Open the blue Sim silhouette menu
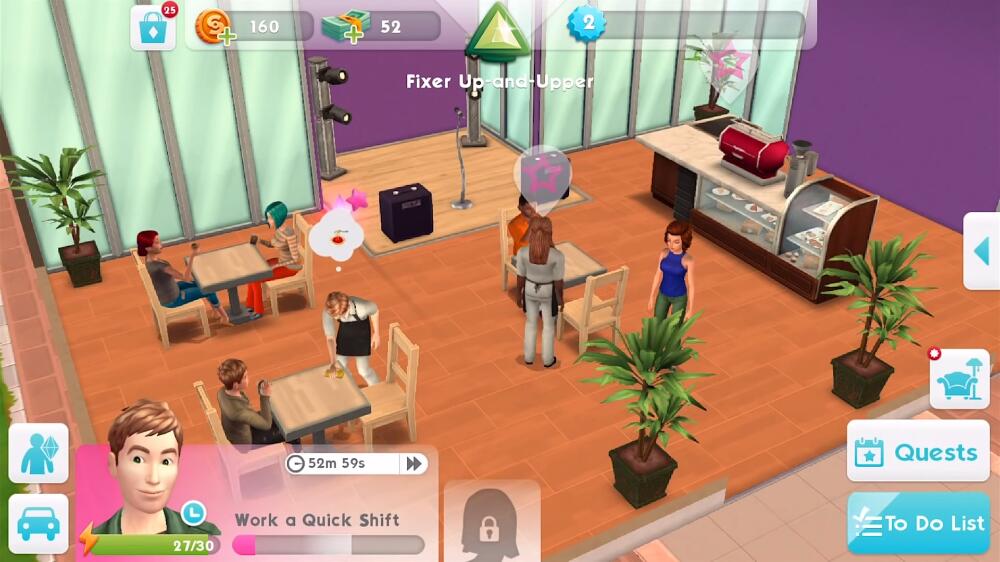Screen dimensions: 1000x562 (39, 453)
